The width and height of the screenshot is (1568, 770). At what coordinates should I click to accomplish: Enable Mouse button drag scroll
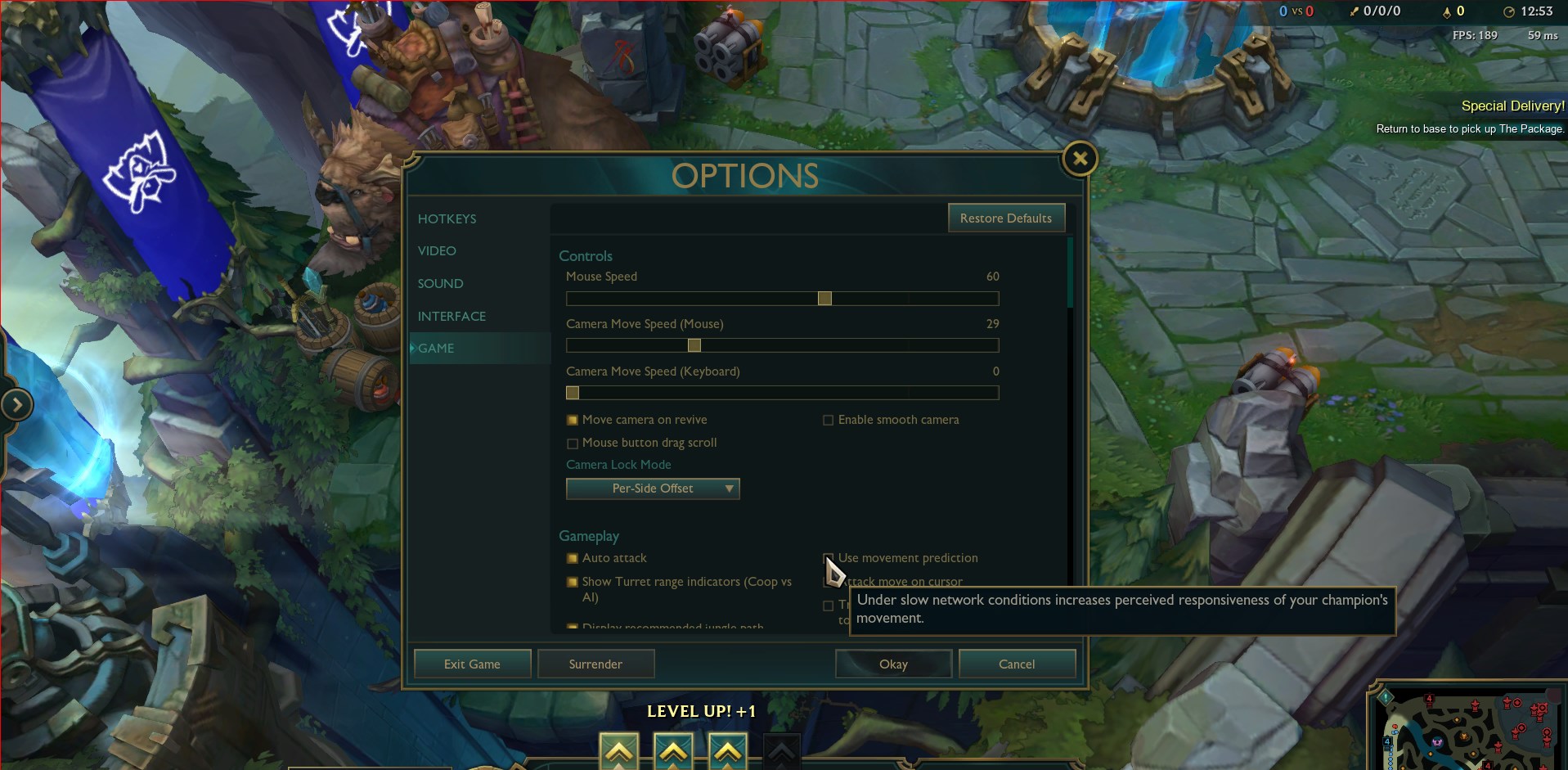pos(572,442)
